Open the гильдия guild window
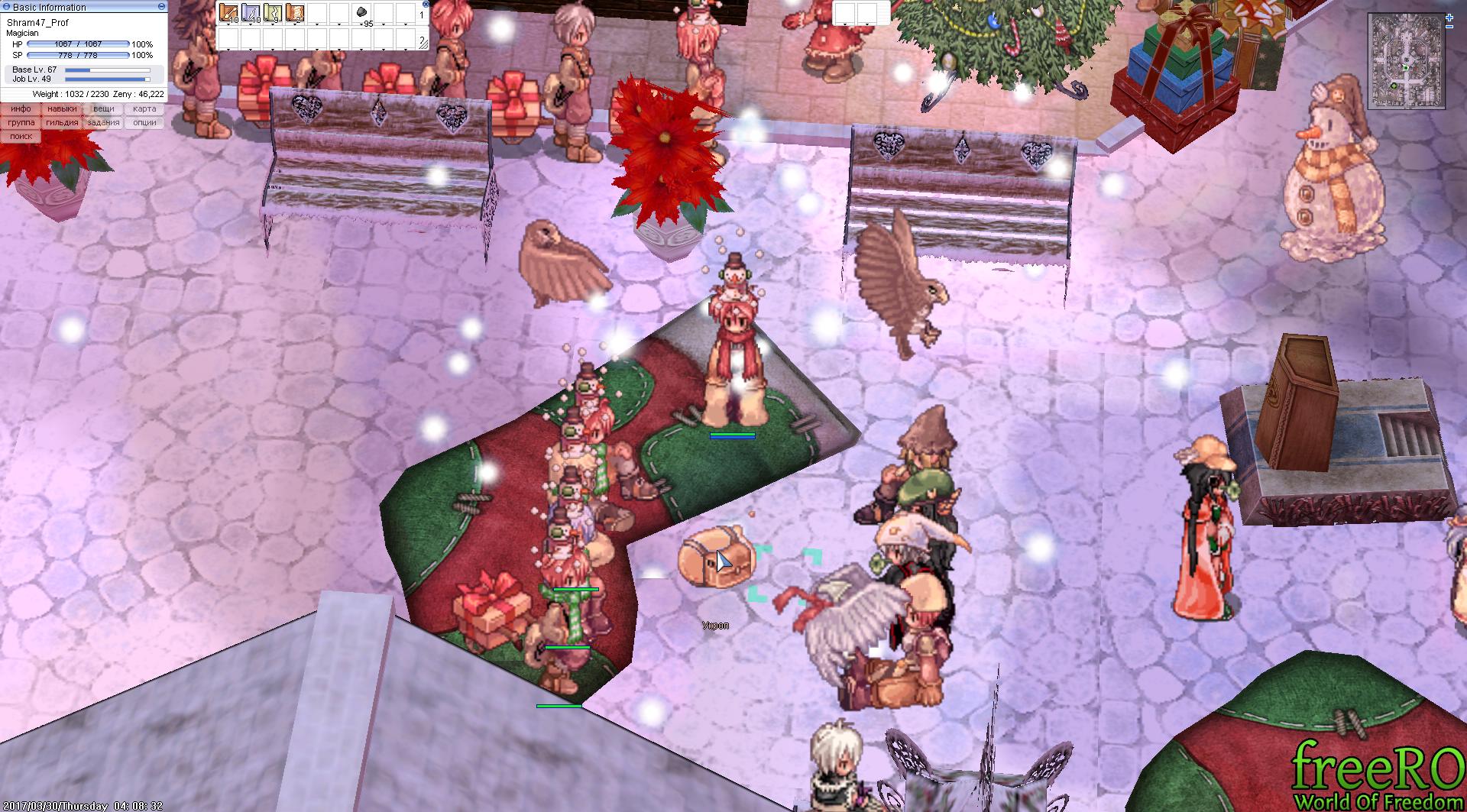 point(62,123)
